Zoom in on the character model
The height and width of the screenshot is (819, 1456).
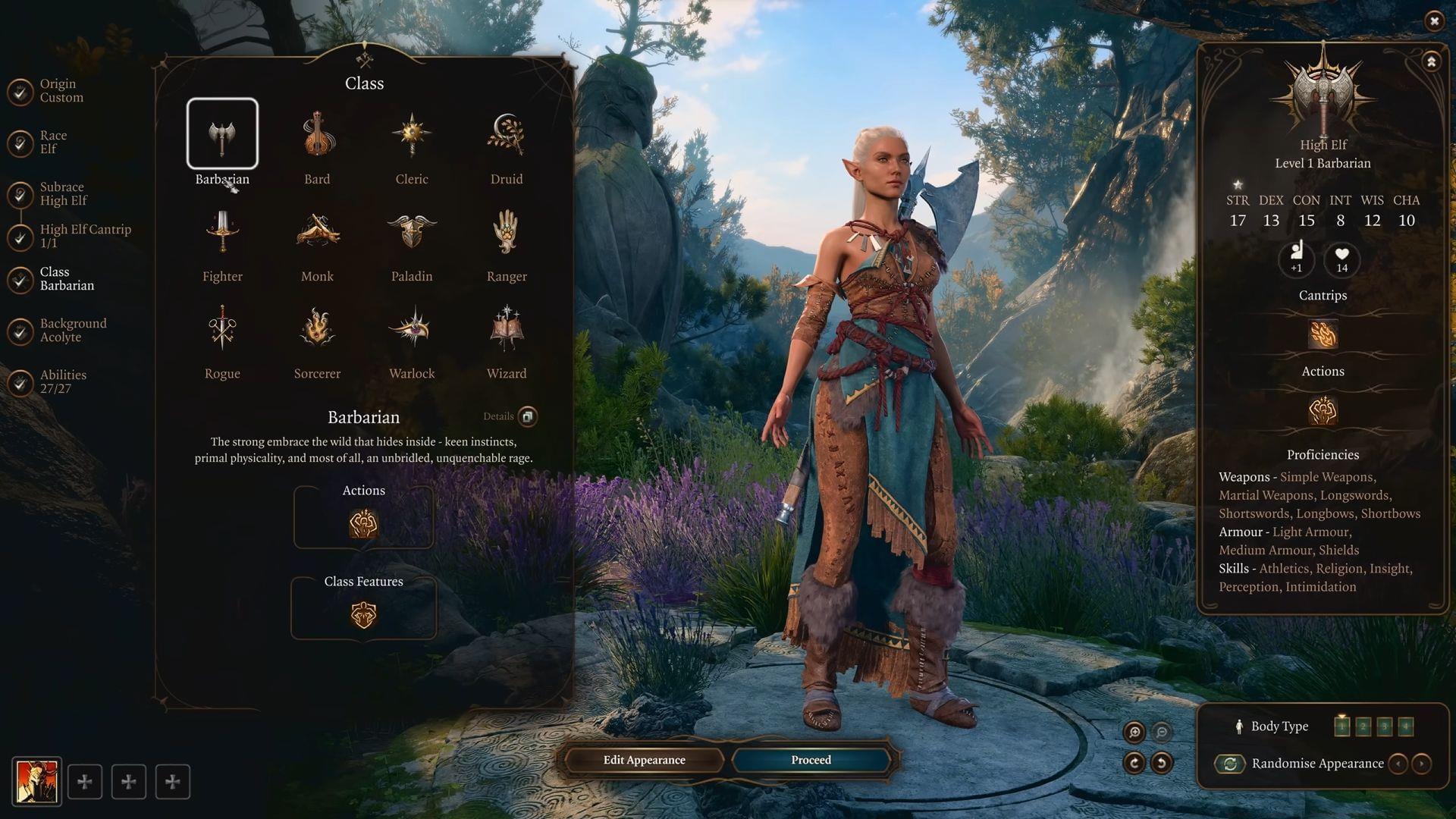(1134, 732)
